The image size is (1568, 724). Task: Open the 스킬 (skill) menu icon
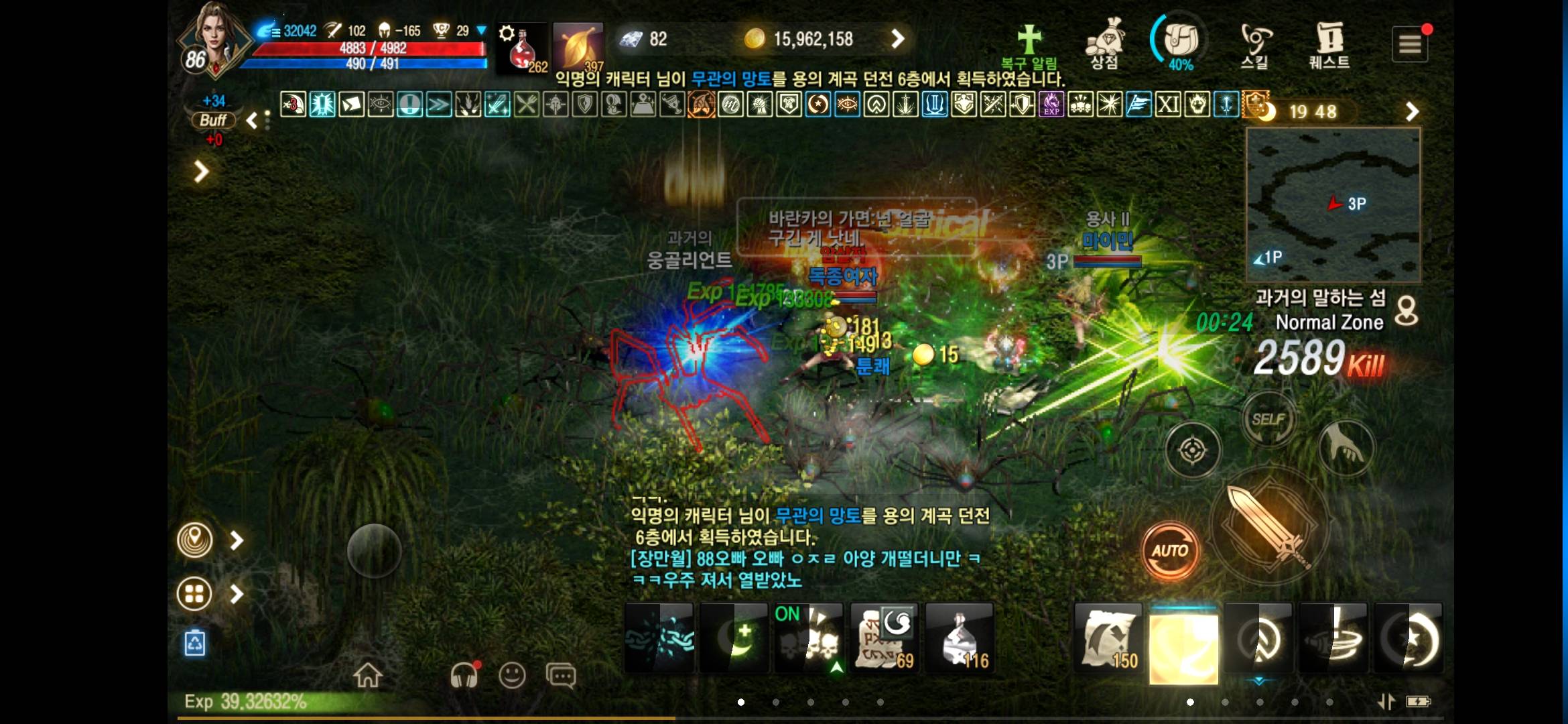(1255, 42)
